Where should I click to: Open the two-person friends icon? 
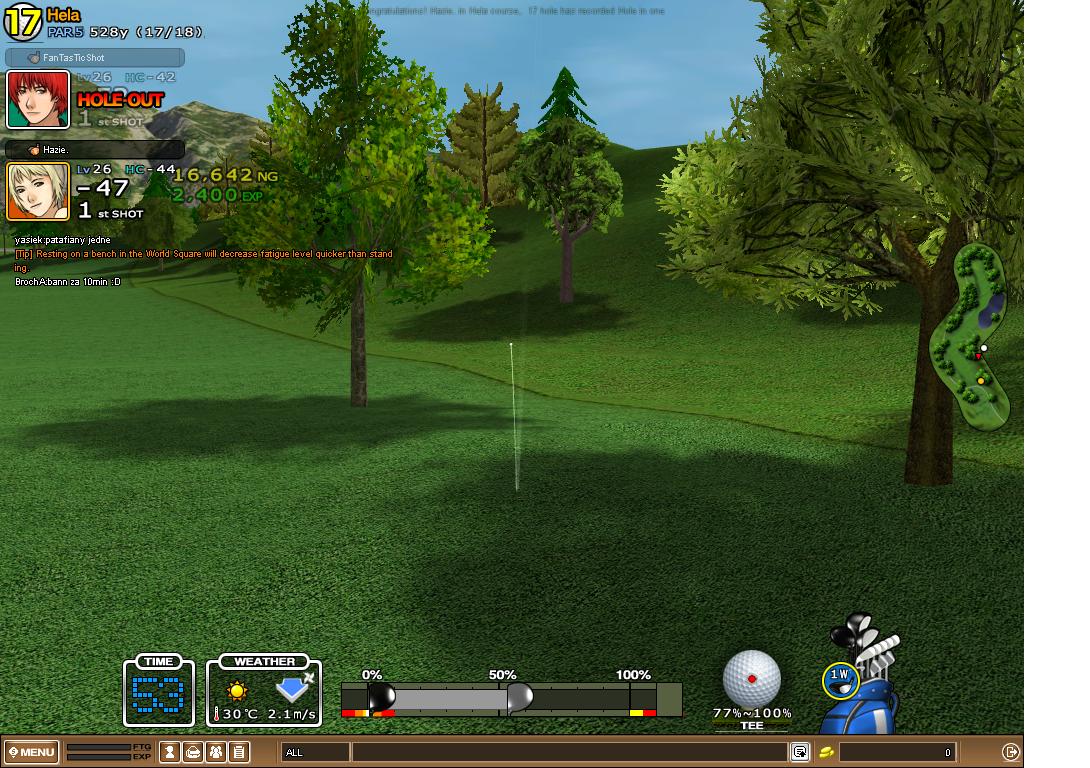click(x=216, y=752)
